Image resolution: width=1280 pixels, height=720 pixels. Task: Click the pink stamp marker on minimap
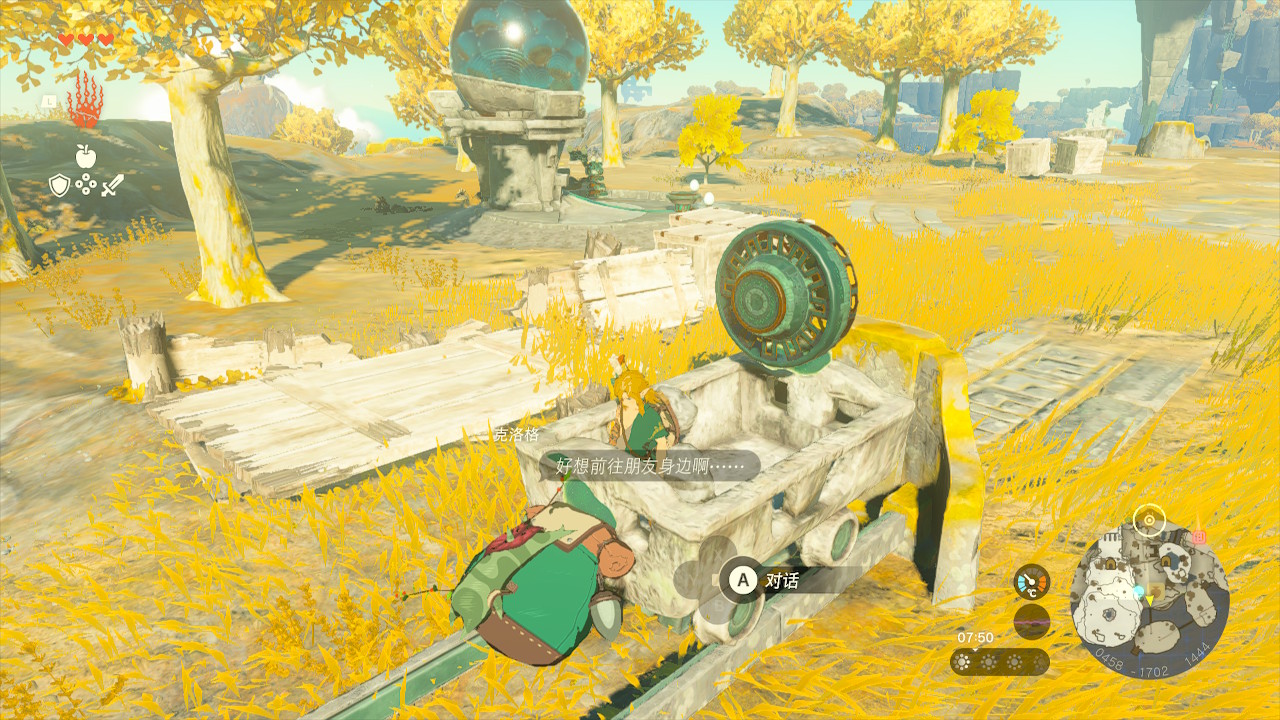[1200, 537]
